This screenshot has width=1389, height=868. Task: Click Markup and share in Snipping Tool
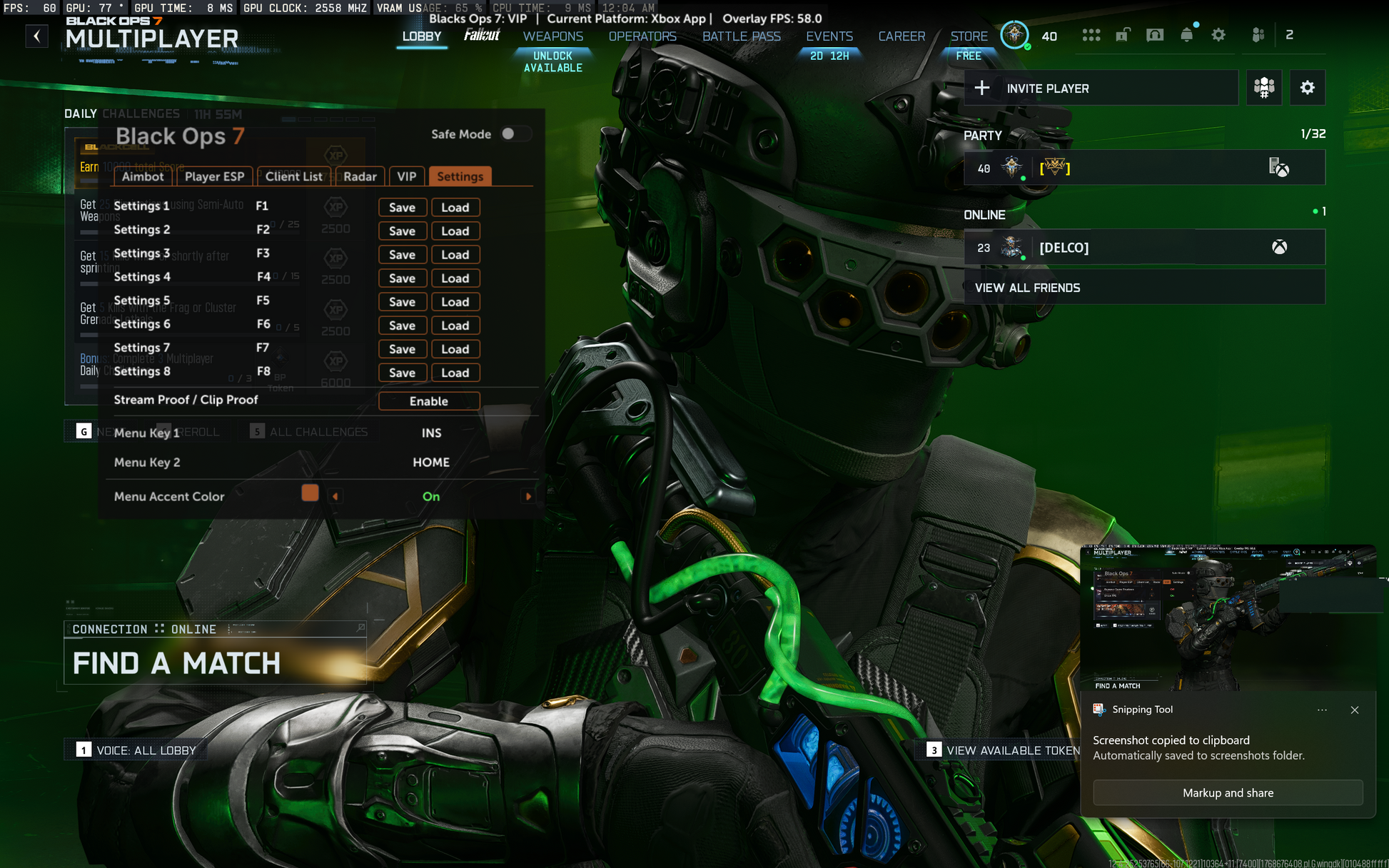coord(1227,793)
